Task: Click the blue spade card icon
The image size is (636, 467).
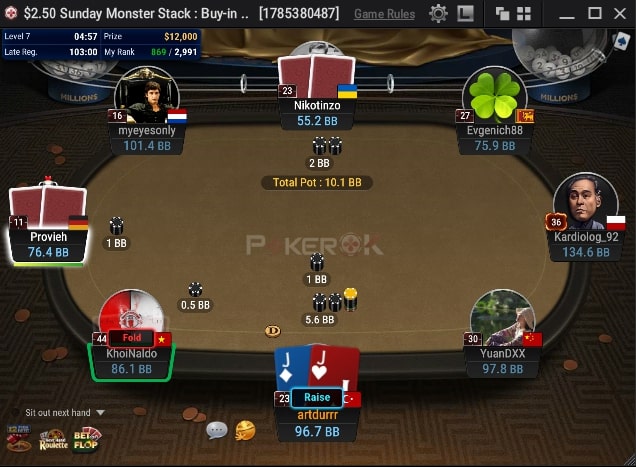Action: (620, 41)
